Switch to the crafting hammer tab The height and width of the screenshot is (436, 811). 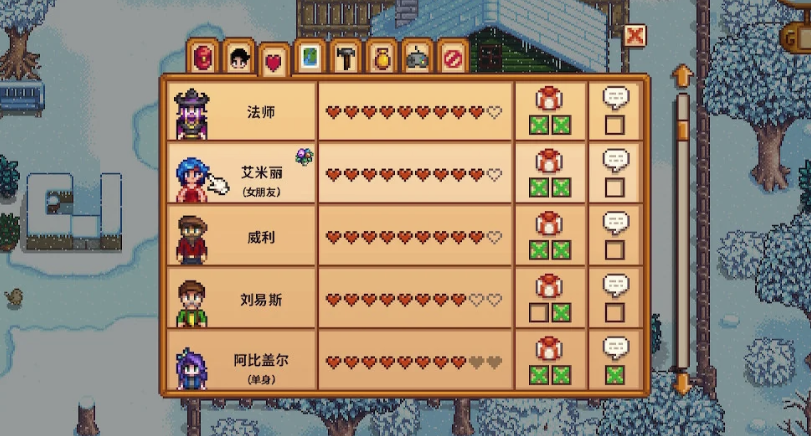coord(346,56)
